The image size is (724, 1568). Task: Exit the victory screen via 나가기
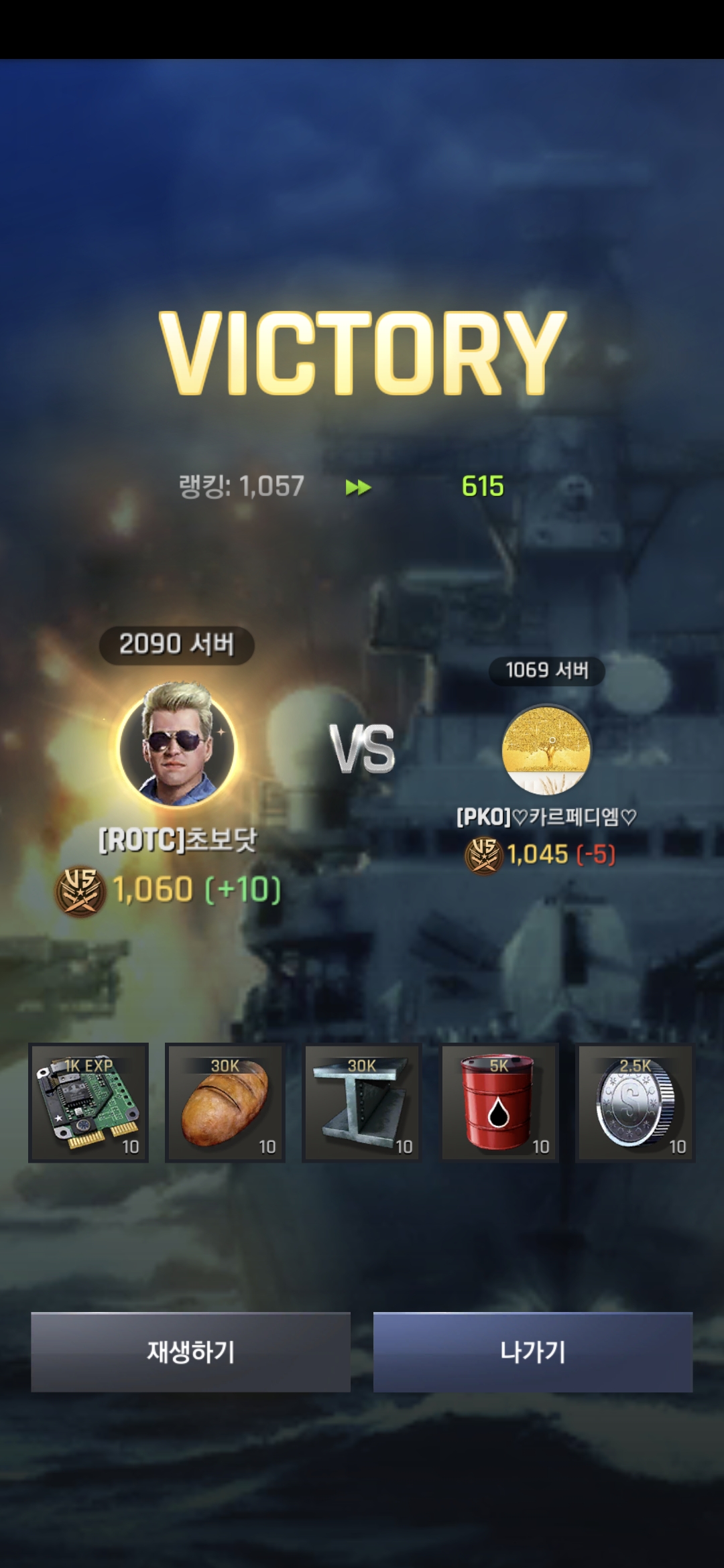click(x=532, y=1352)
